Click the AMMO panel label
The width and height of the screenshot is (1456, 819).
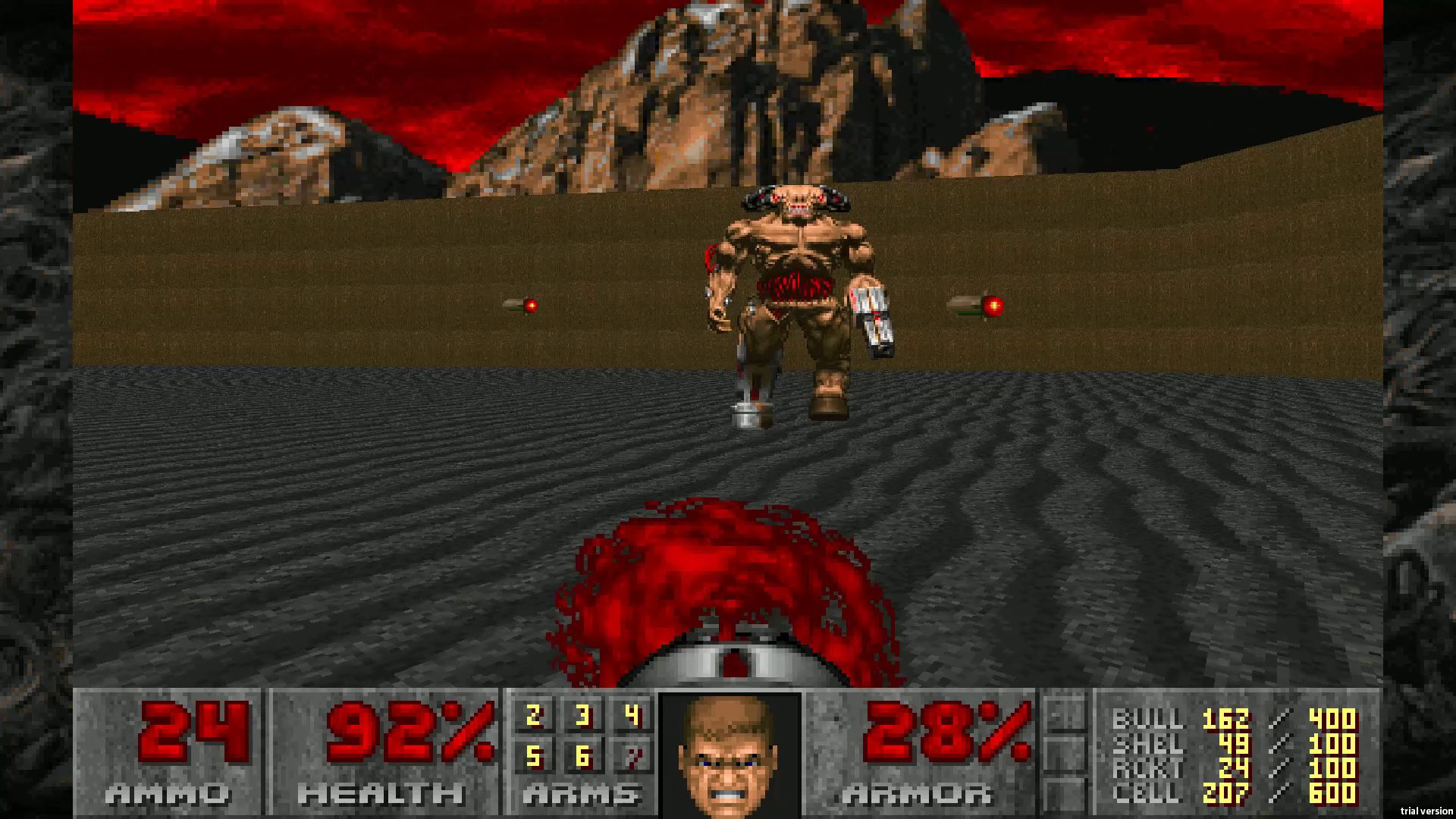[167, 796]
